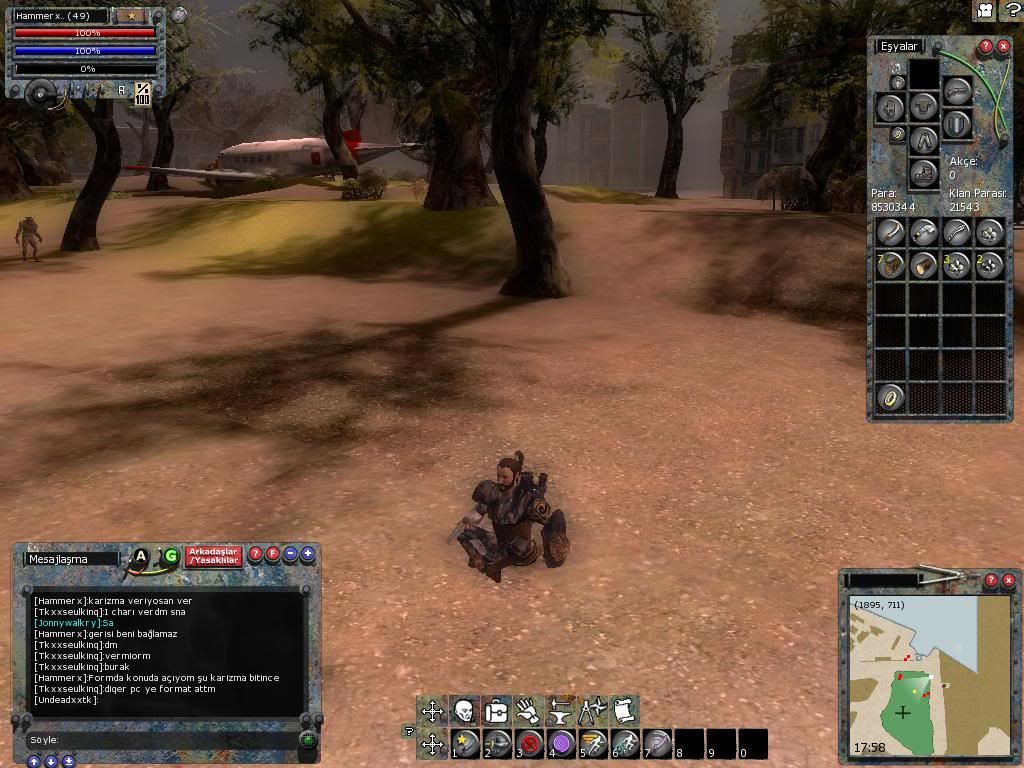Close the minimap window
Image resolution: width=1024 pixels, height=768 pixels.
1007,580
